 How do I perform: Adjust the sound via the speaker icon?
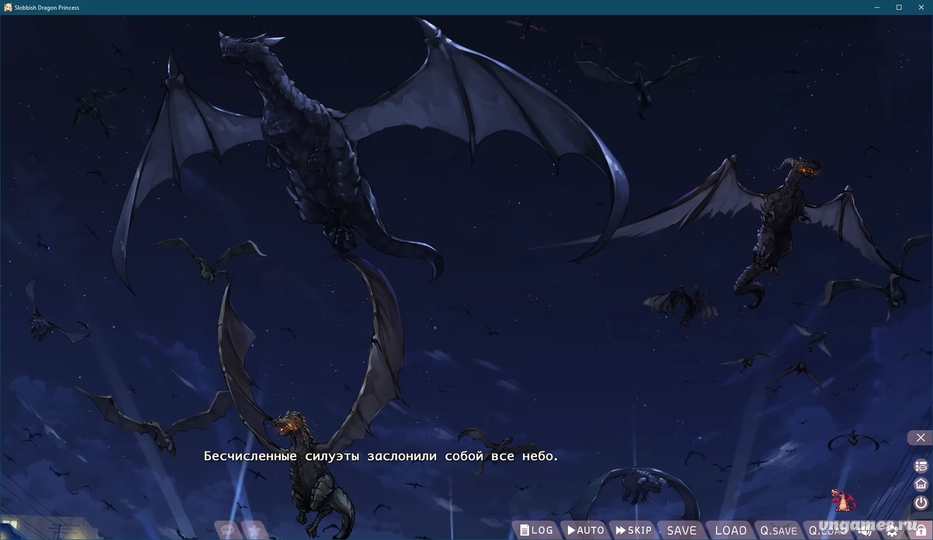(x=866, y=531)
